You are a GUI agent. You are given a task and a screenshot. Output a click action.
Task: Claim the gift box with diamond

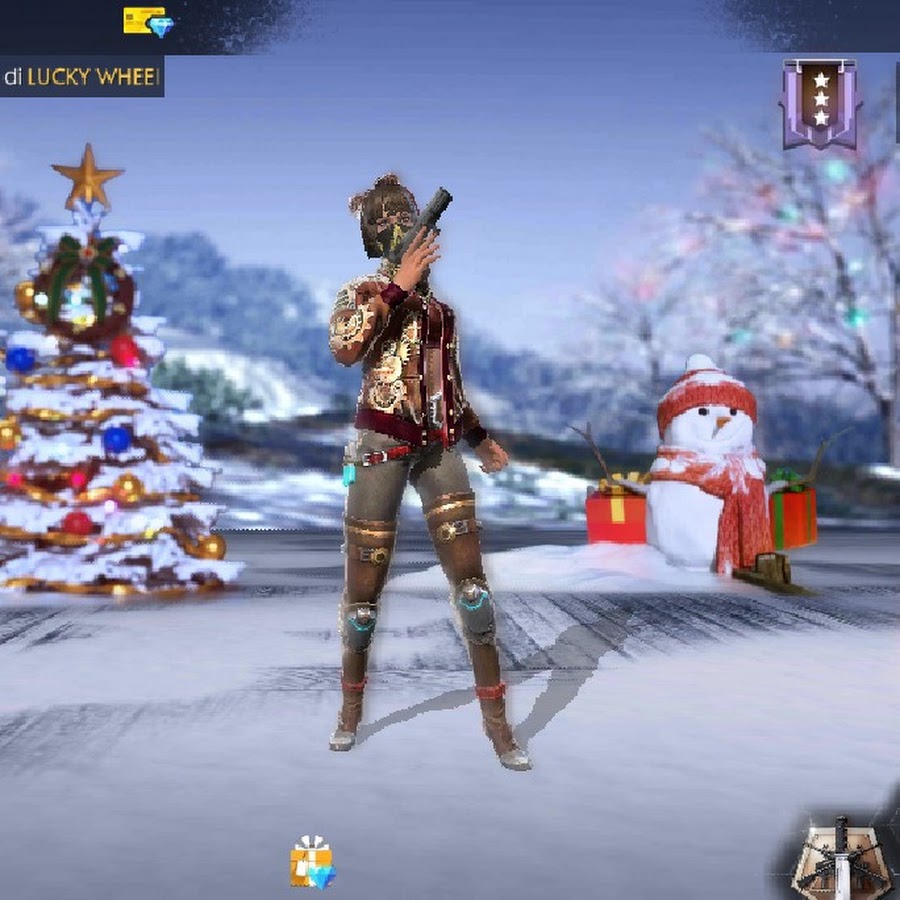(313, 862)
